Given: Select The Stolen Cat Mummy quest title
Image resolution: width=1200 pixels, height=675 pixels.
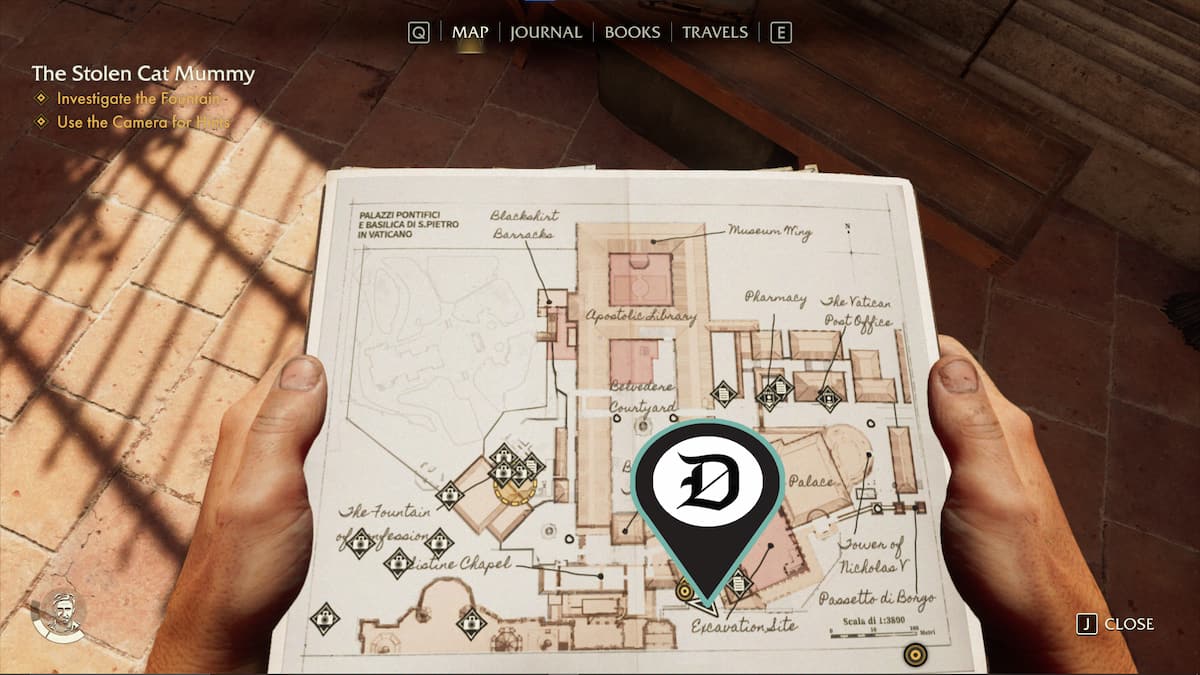Looking at the screenshot, I should 143,74.
